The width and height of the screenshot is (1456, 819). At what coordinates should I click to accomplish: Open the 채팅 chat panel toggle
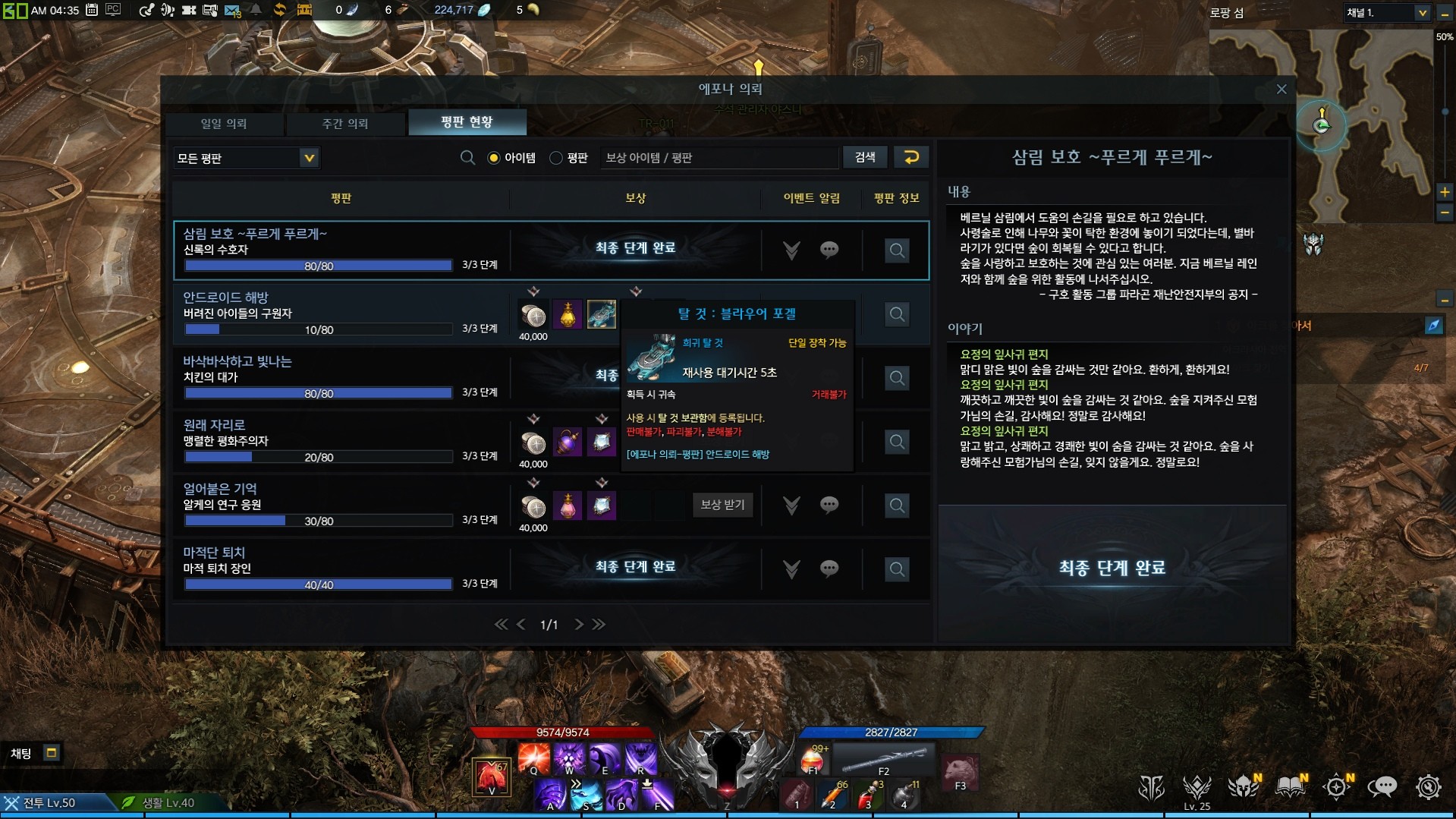(x=52, y=753)
